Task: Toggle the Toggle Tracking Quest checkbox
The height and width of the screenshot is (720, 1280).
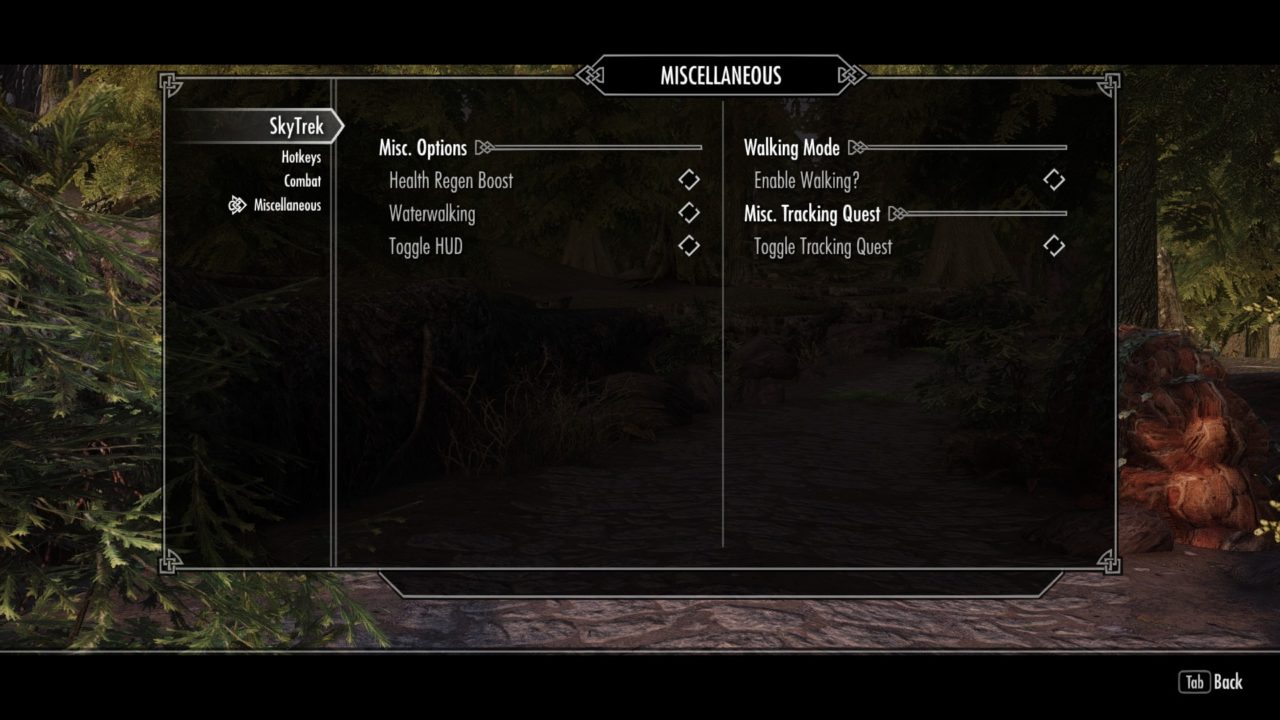Action: [x=1053, y=246]
